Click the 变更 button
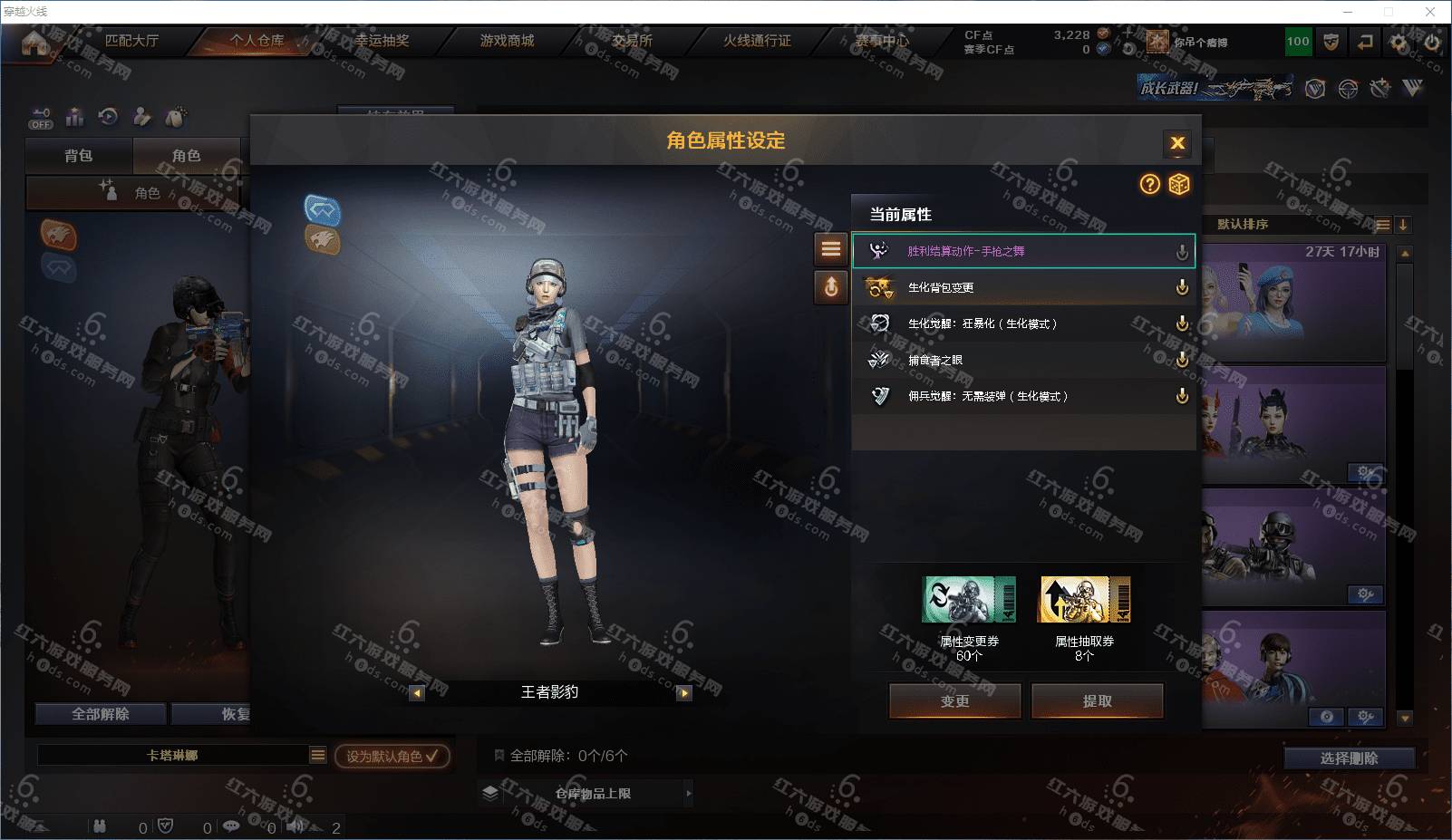This screenshot has width=1452, height=840. (954, 700)
